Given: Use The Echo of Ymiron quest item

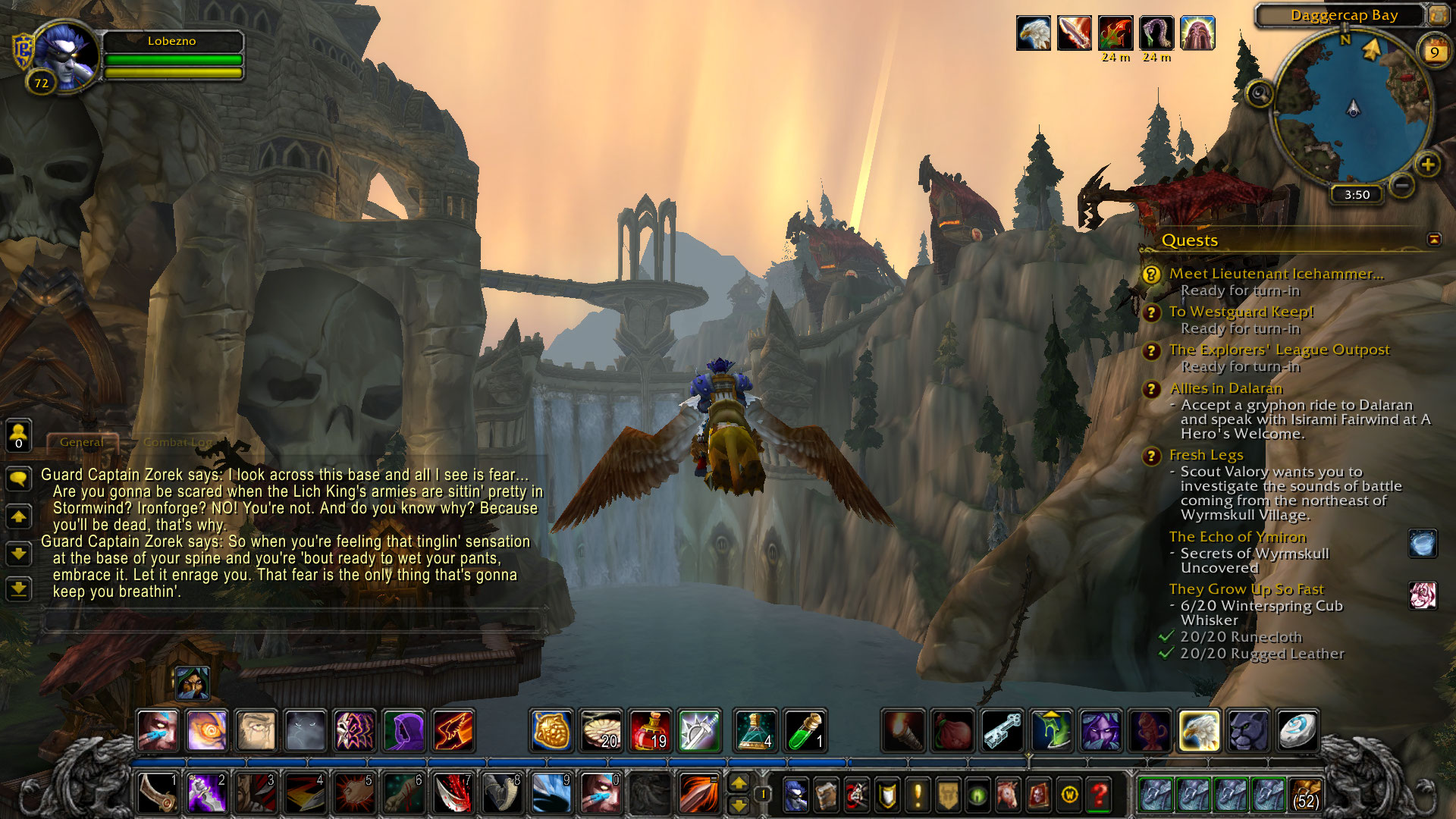Looking at the screenshot, I should pos(1423,544).
